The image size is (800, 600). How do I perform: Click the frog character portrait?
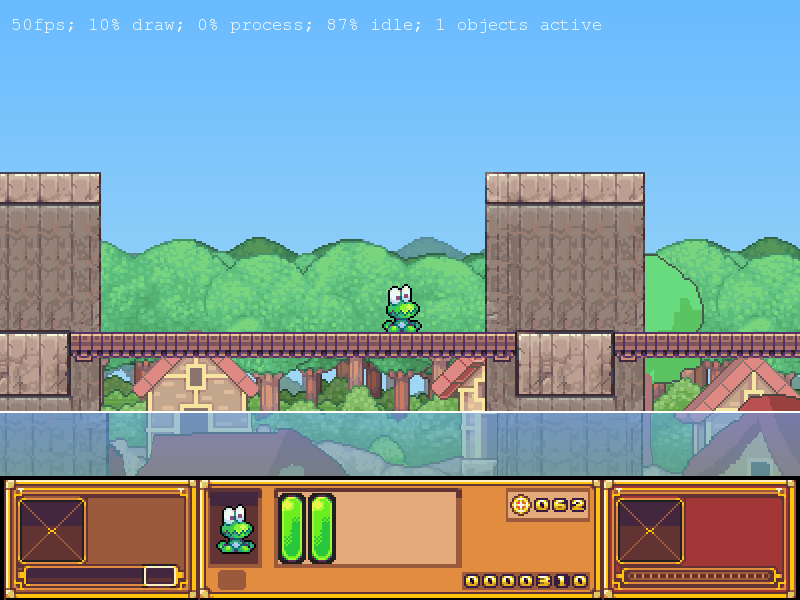(x=236, y=529)
